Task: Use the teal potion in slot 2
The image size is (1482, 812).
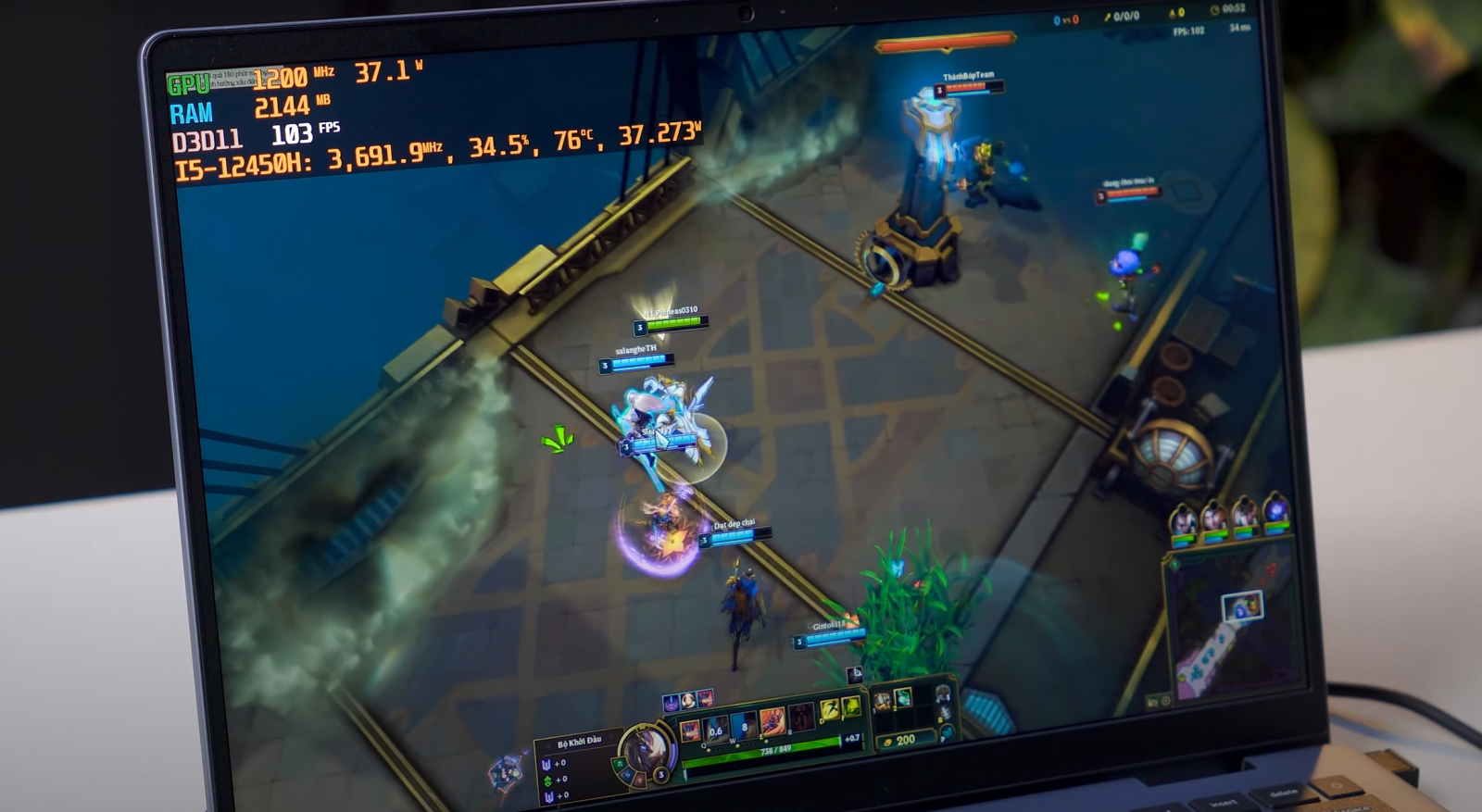Action: pyautogui.click(x=903, y=696)
